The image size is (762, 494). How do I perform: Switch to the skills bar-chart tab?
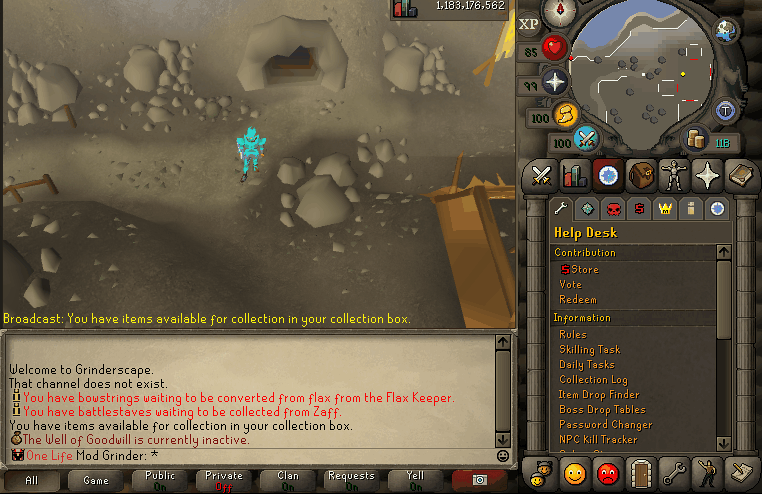[574, 174]
